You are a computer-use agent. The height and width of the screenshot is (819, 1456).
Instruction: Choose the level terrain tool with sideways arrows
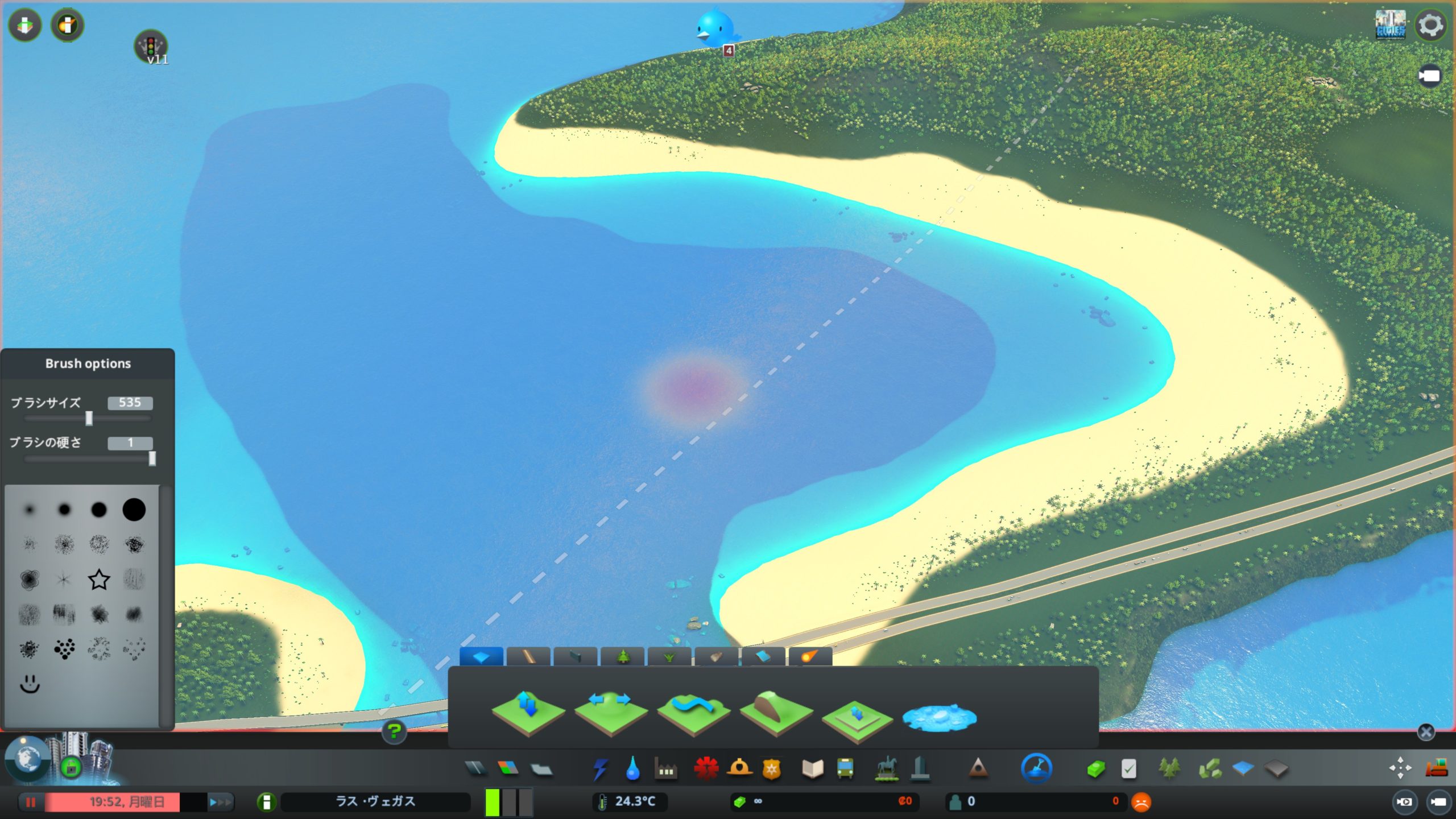610,713
